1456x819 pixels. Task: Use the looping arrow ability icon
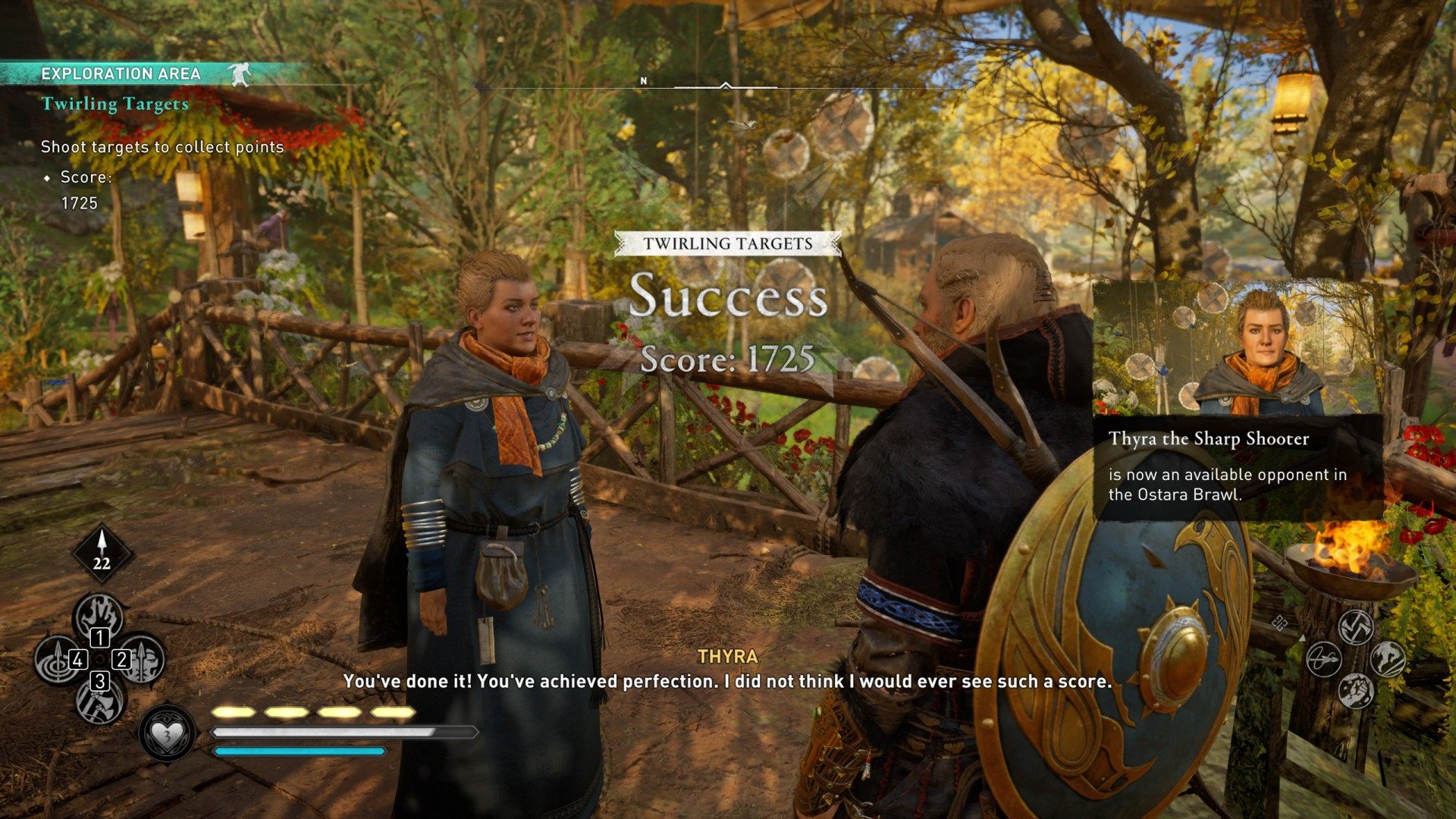pyautogui.click(x=1324, y=658)
